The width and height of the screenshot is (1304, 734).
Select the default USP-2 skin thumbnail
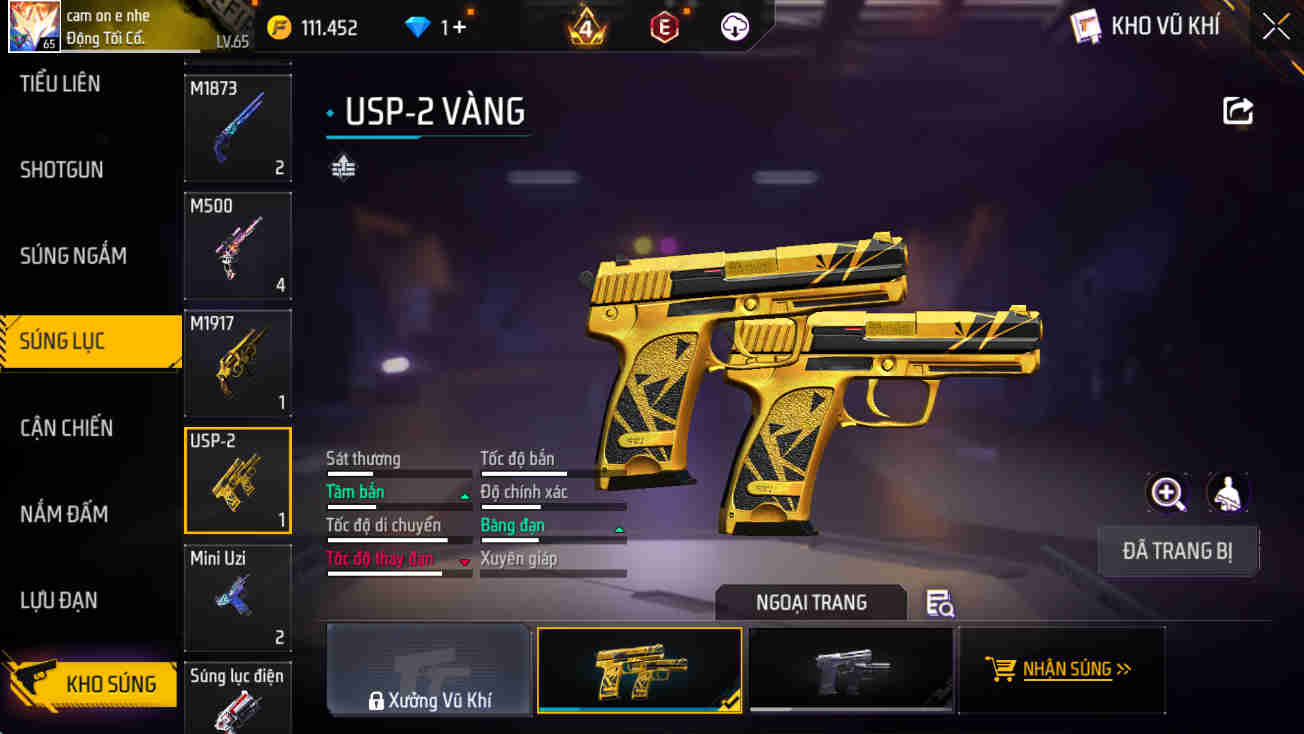pos(851,670)
